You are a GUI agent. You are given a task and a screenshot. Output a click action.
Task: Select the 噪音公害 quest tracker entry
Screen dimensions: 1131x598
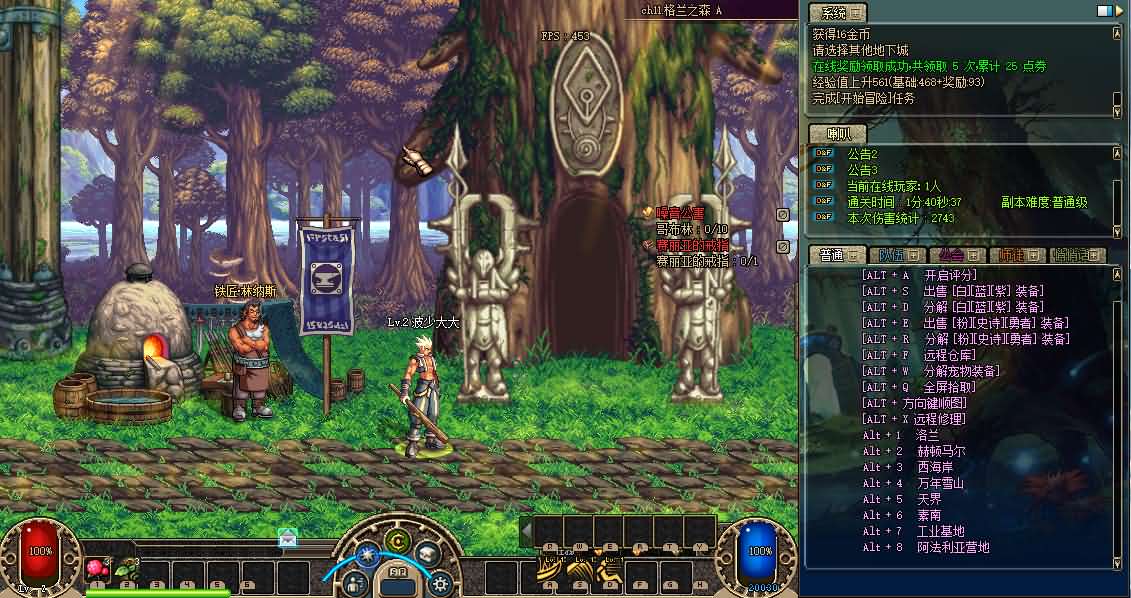680,213
